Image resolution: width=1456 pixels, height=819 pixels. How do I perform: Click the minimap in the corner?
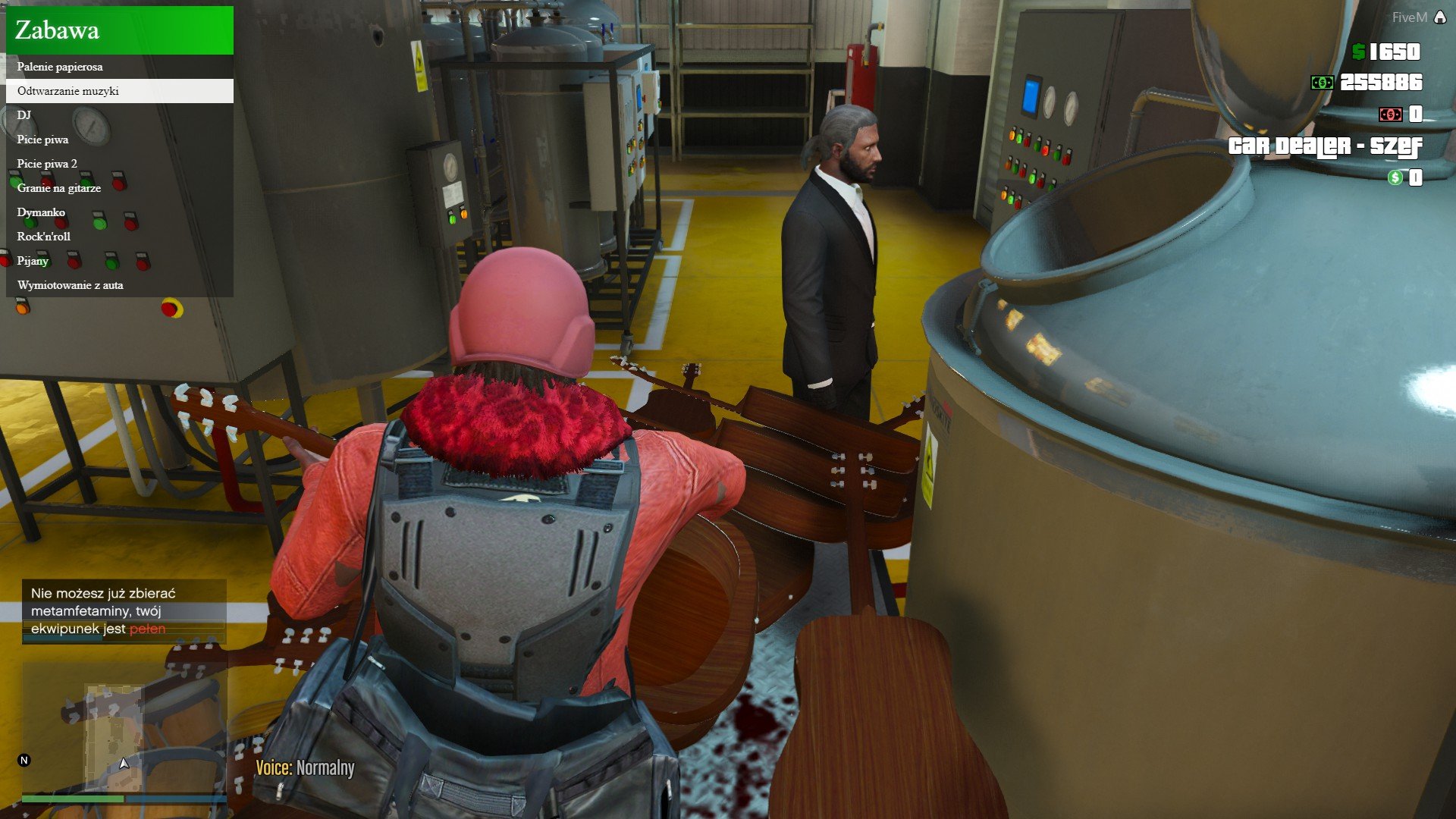(x=124, y=726)
